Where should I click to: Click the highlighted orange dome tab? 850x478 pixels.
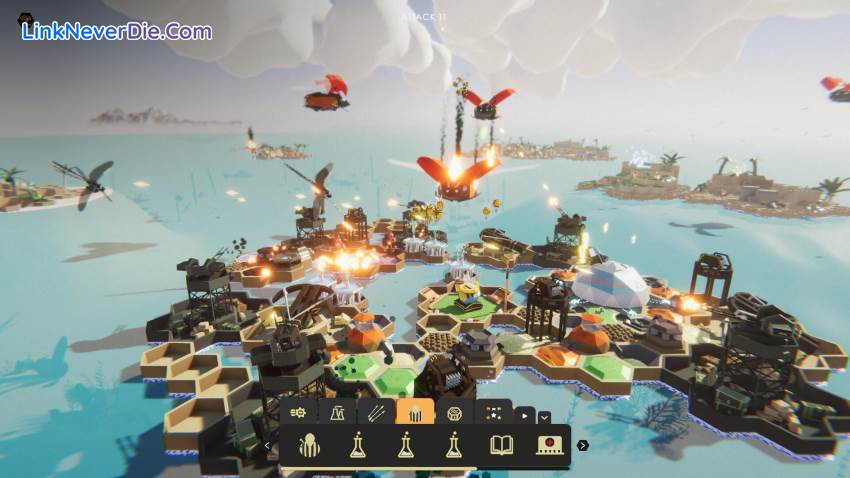415,412
